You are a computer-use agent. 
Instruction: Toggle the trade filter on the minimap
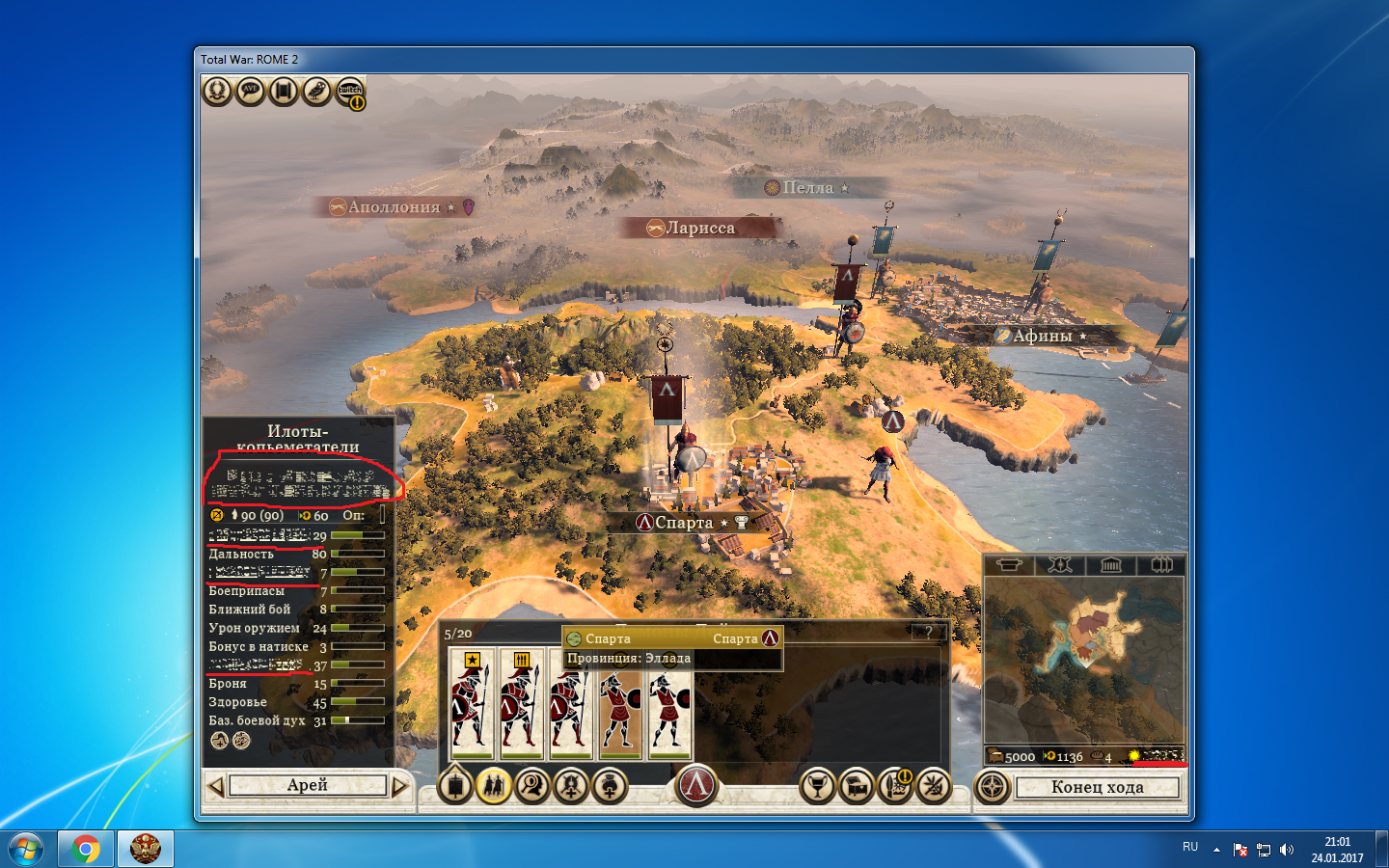coord(1009,566)
